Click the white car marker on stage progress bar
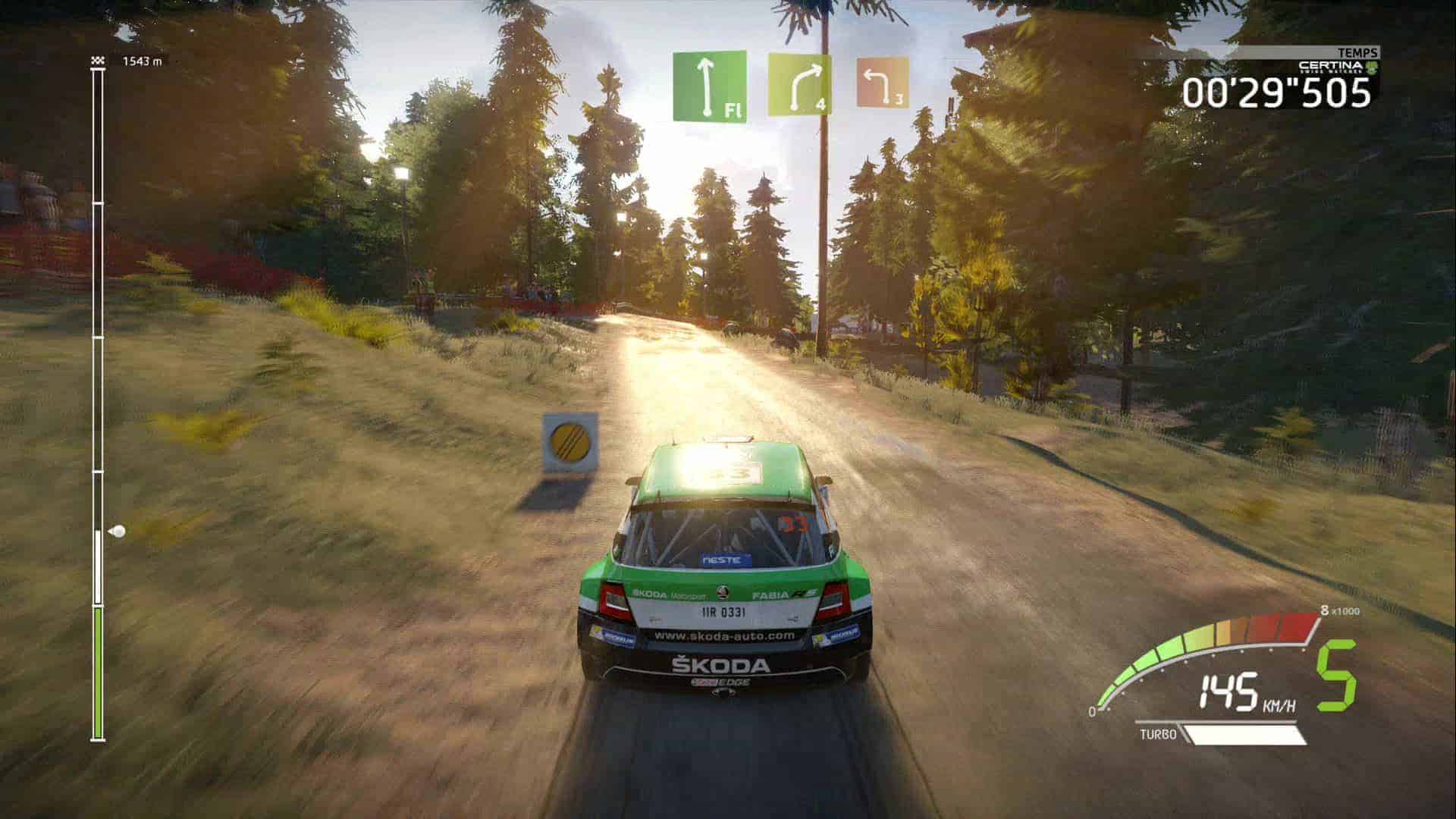 click(117, 532)
